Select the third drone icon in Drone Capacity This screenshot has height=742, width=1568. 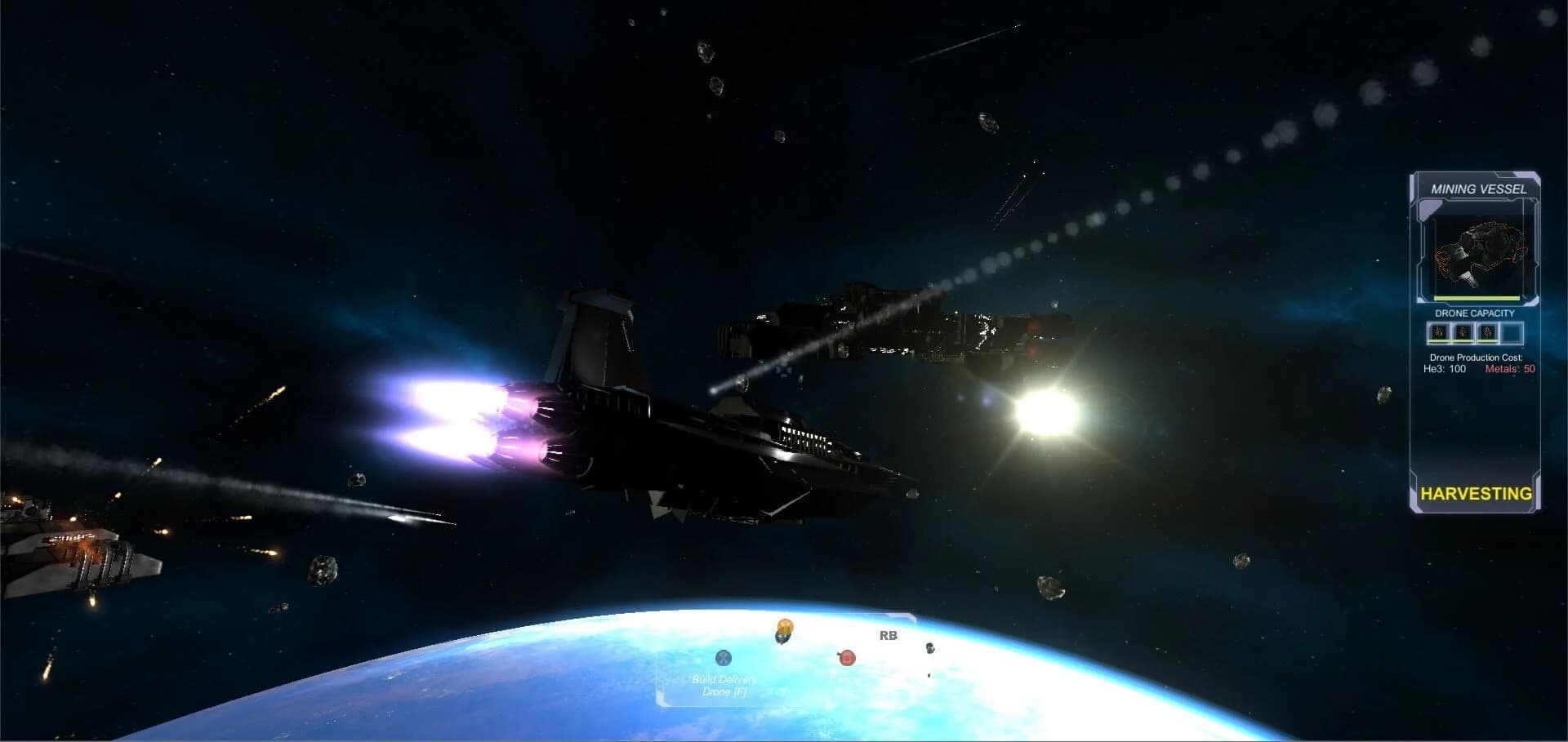click(1486, 332)
